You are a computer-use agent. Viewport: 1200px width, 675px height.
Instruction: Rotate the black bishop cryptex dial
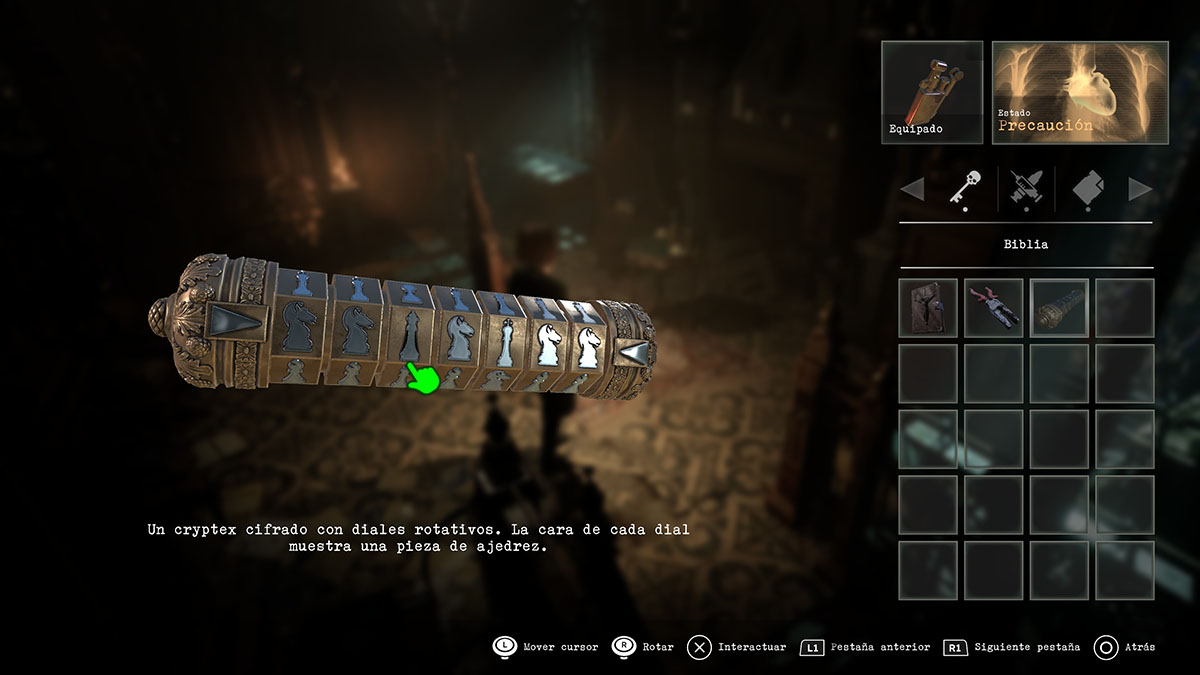point(408,334)
